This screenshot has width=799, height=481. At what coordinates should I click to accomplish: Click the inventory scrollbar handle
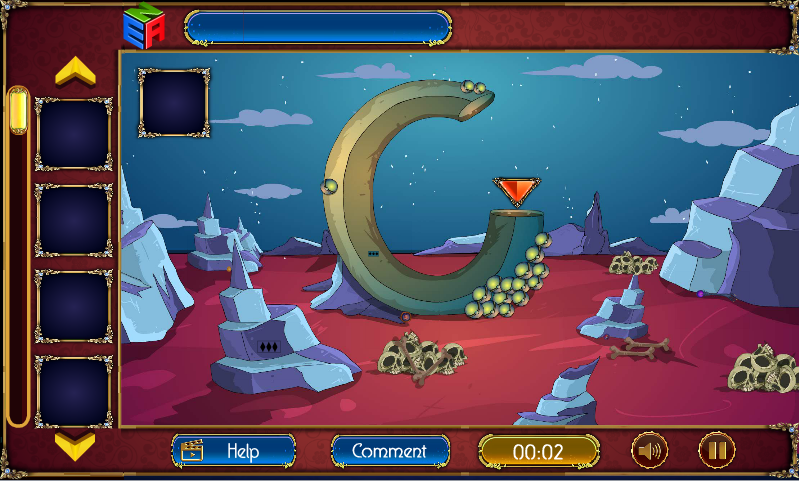pos(18,110)
